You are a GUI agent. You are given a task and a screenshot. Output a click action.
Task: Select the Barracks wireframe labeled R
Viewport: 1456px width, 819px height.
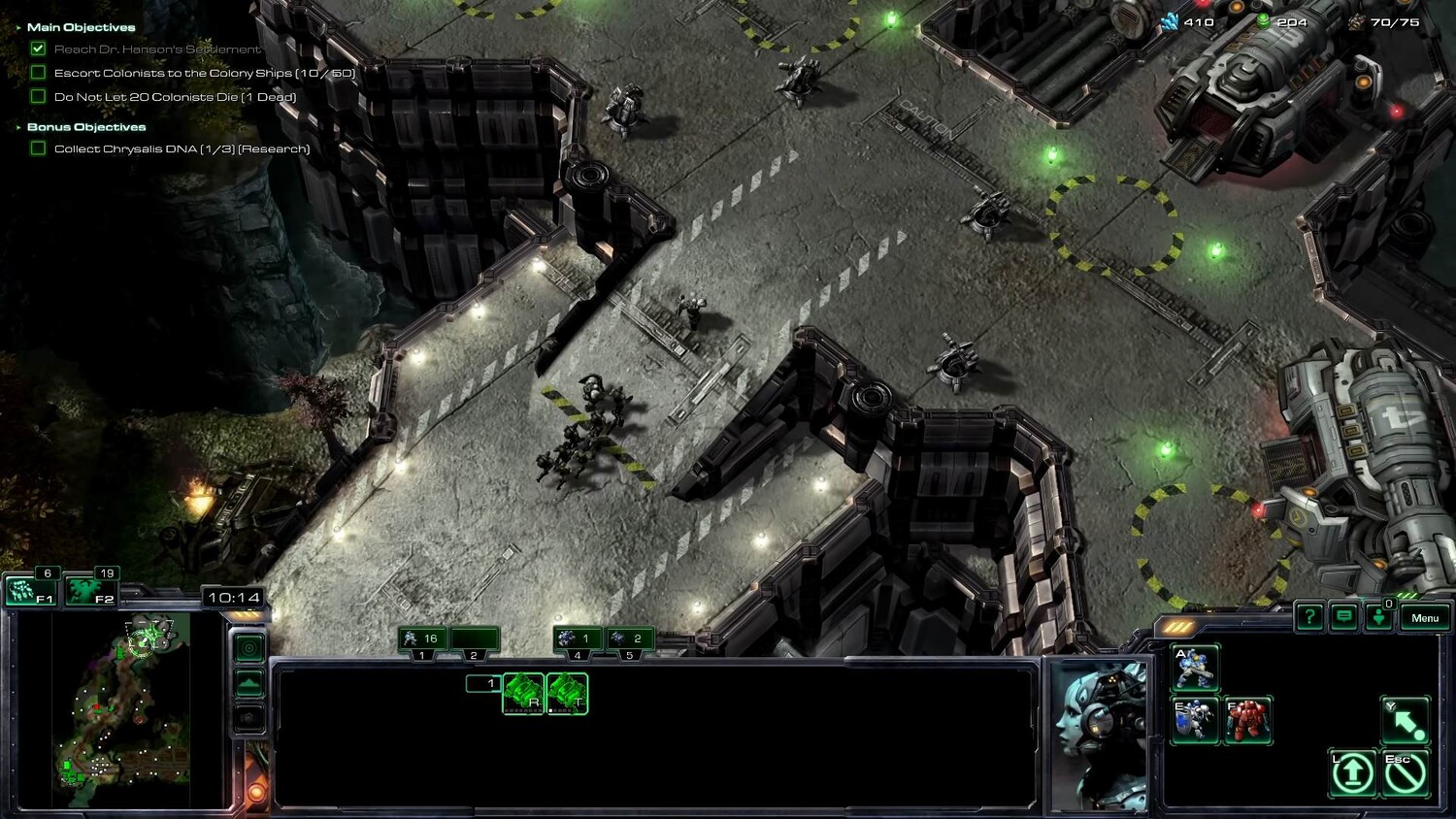point(523,694)
